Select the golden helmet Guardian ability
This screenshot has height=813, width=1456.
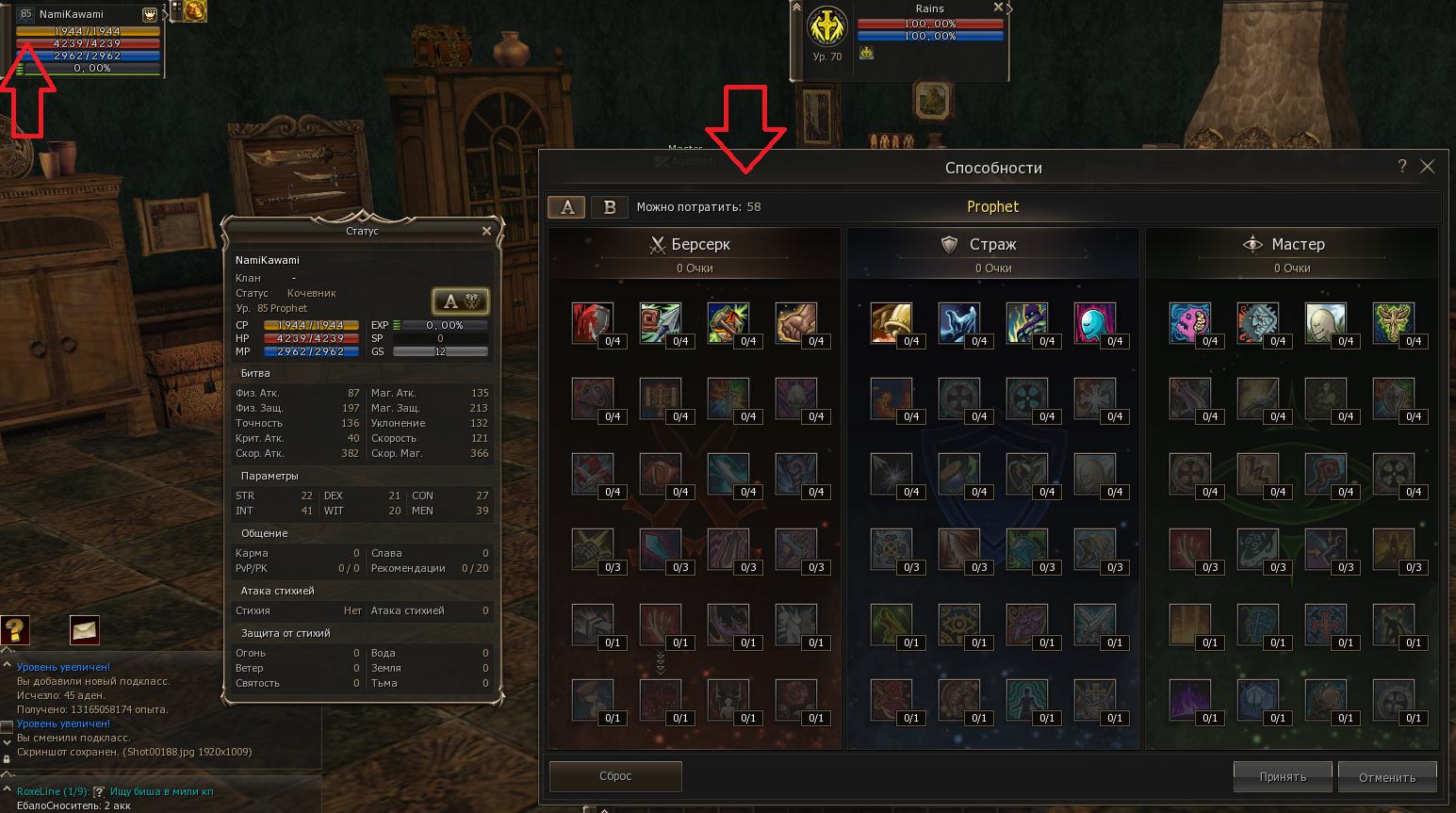tap(890, 322)
